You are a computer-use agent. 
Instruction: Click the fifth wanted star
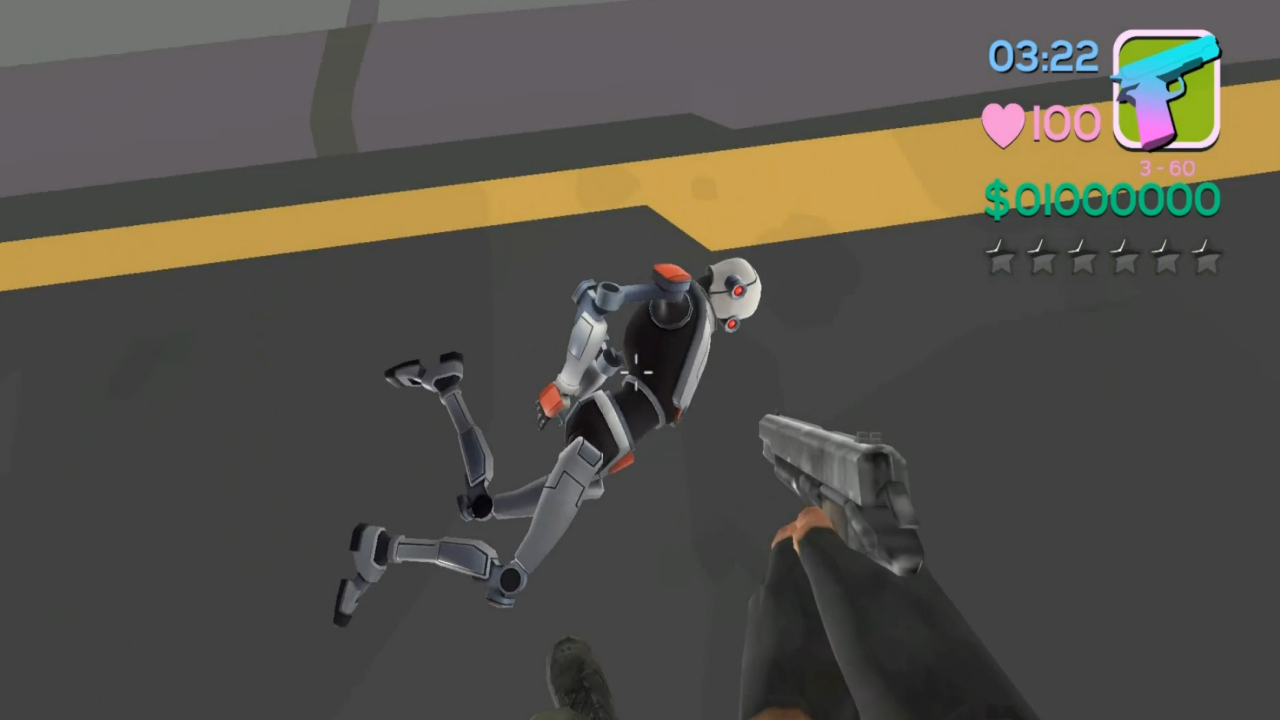(x=1166, y=259)
